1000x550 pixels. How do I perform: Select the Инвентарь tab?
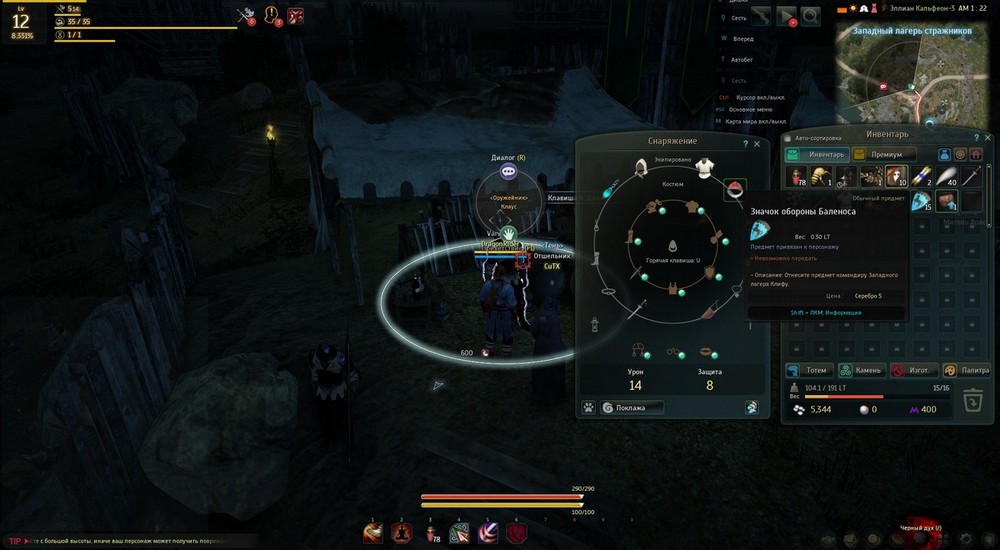pos(817,155)
